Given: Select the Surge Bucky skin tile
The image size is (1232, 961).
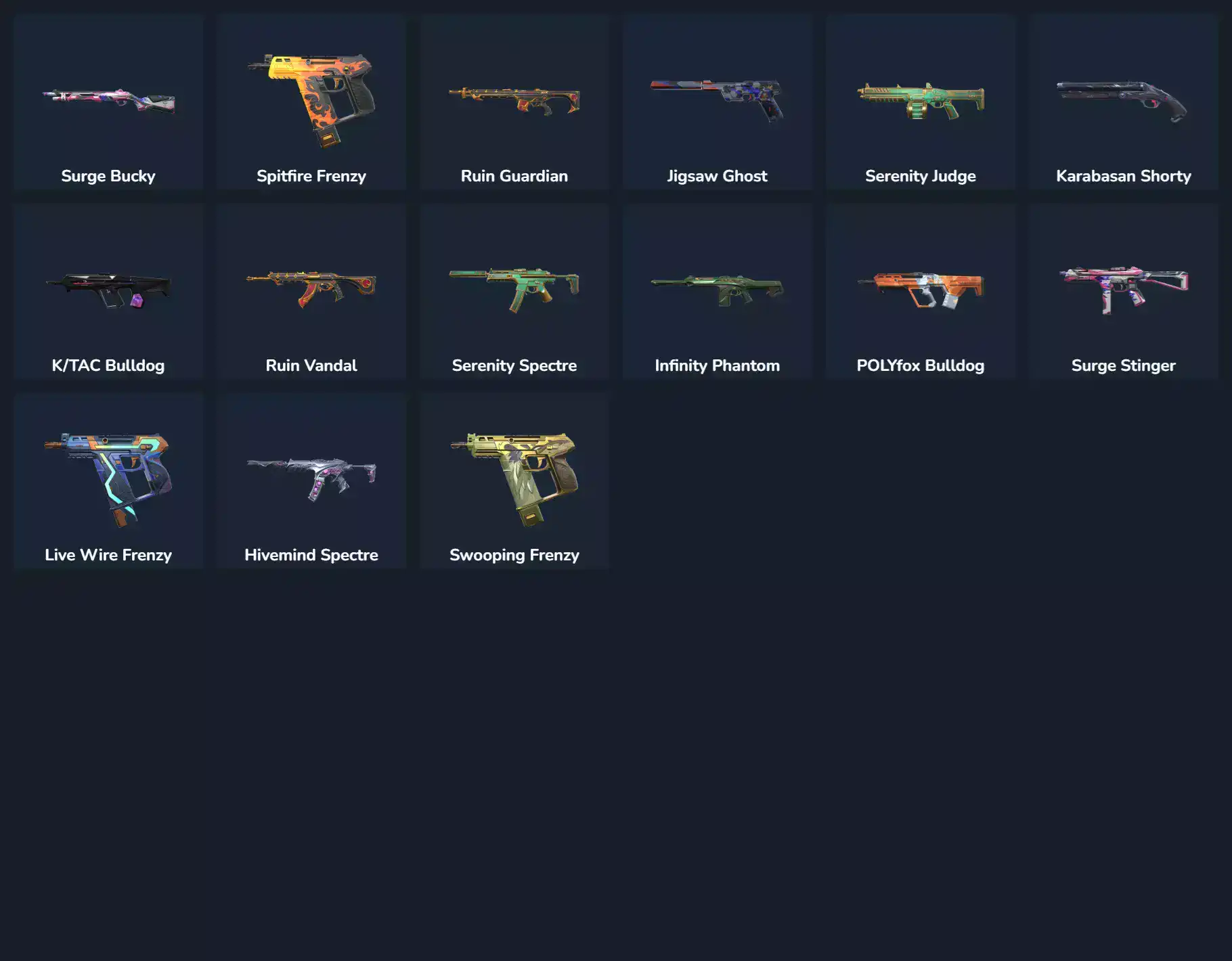Looking at the screenshot, I should (x=108, y=103).
